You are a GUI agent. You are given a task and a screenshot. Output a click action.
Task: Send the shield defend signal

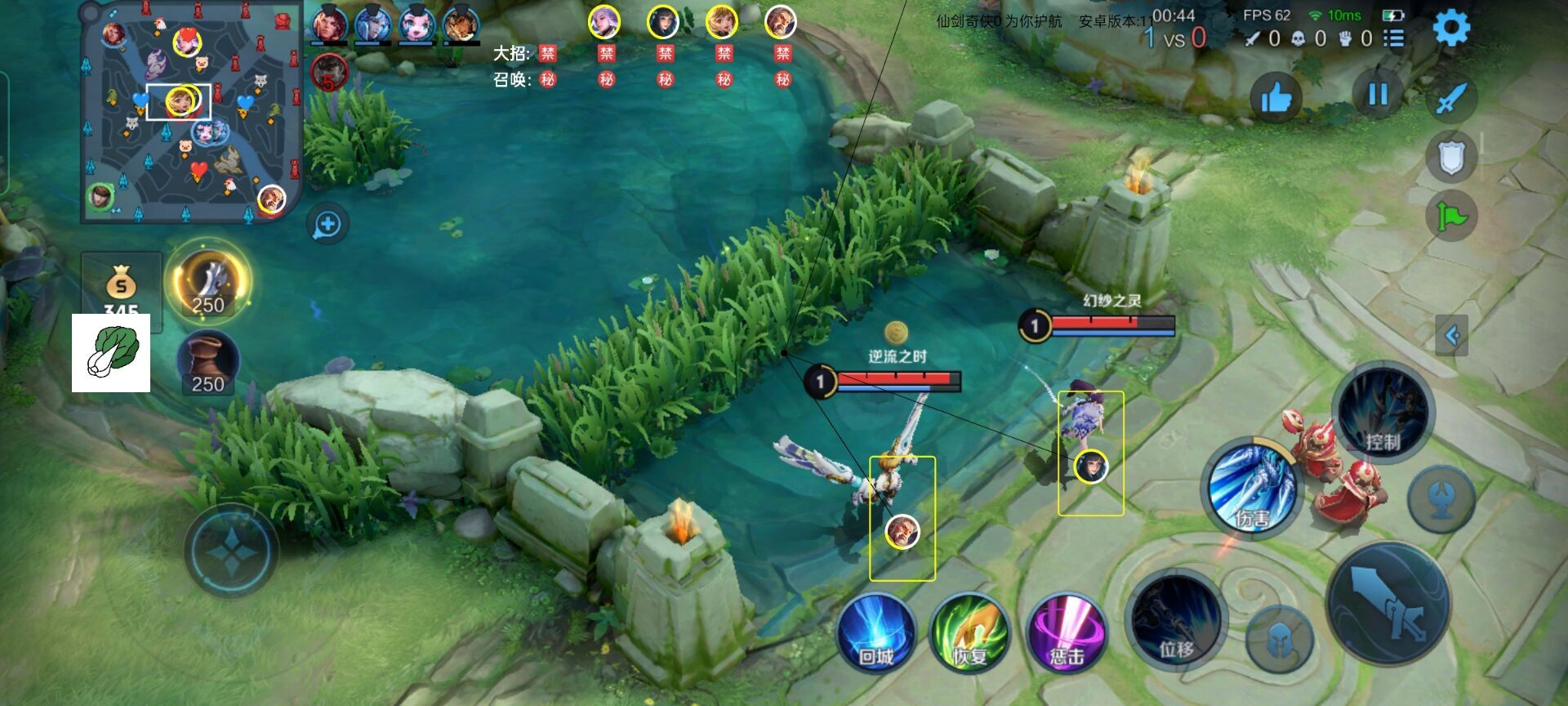(1451, 158)
